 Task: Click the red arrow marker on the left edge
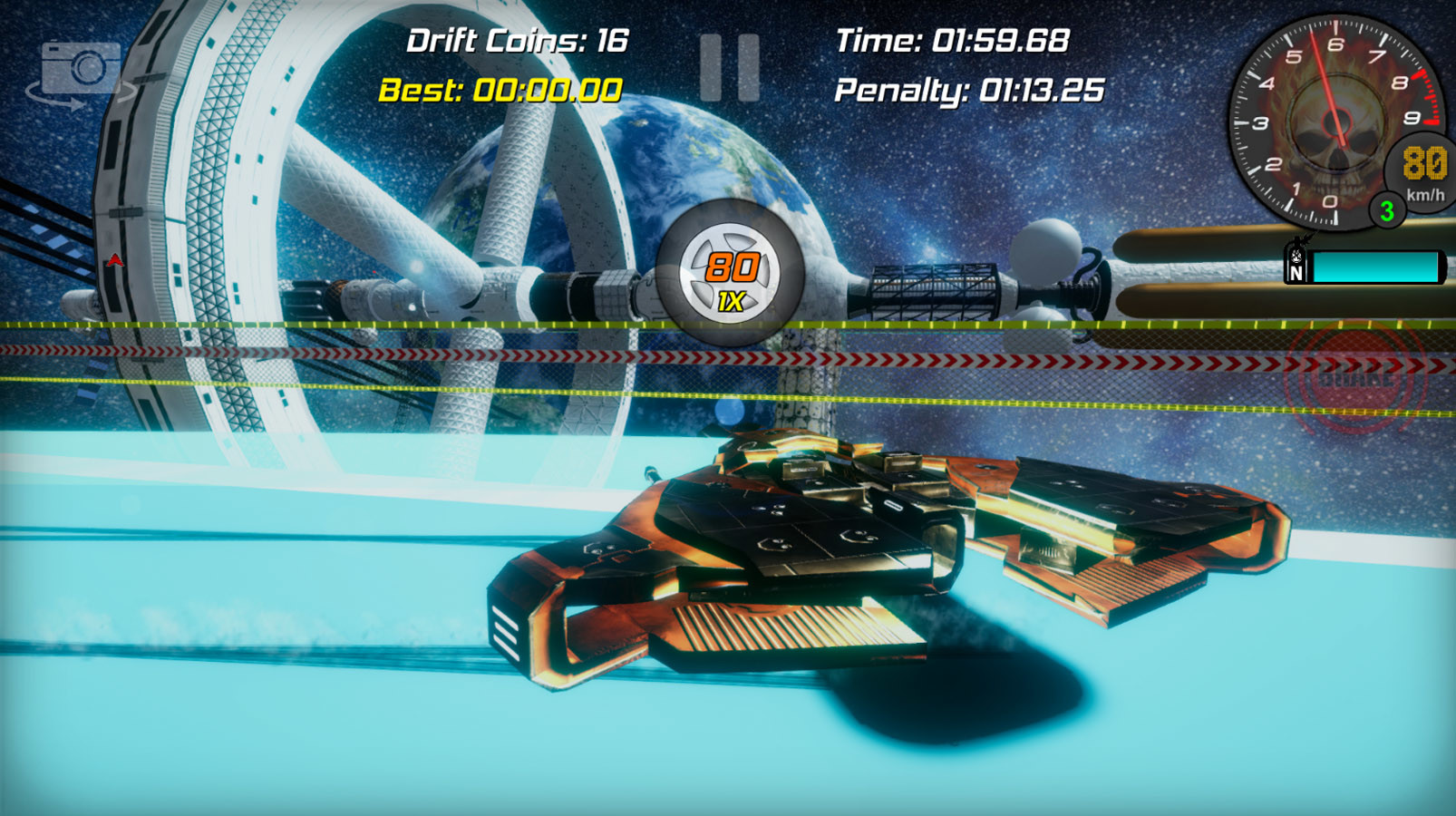click(116, 258)
